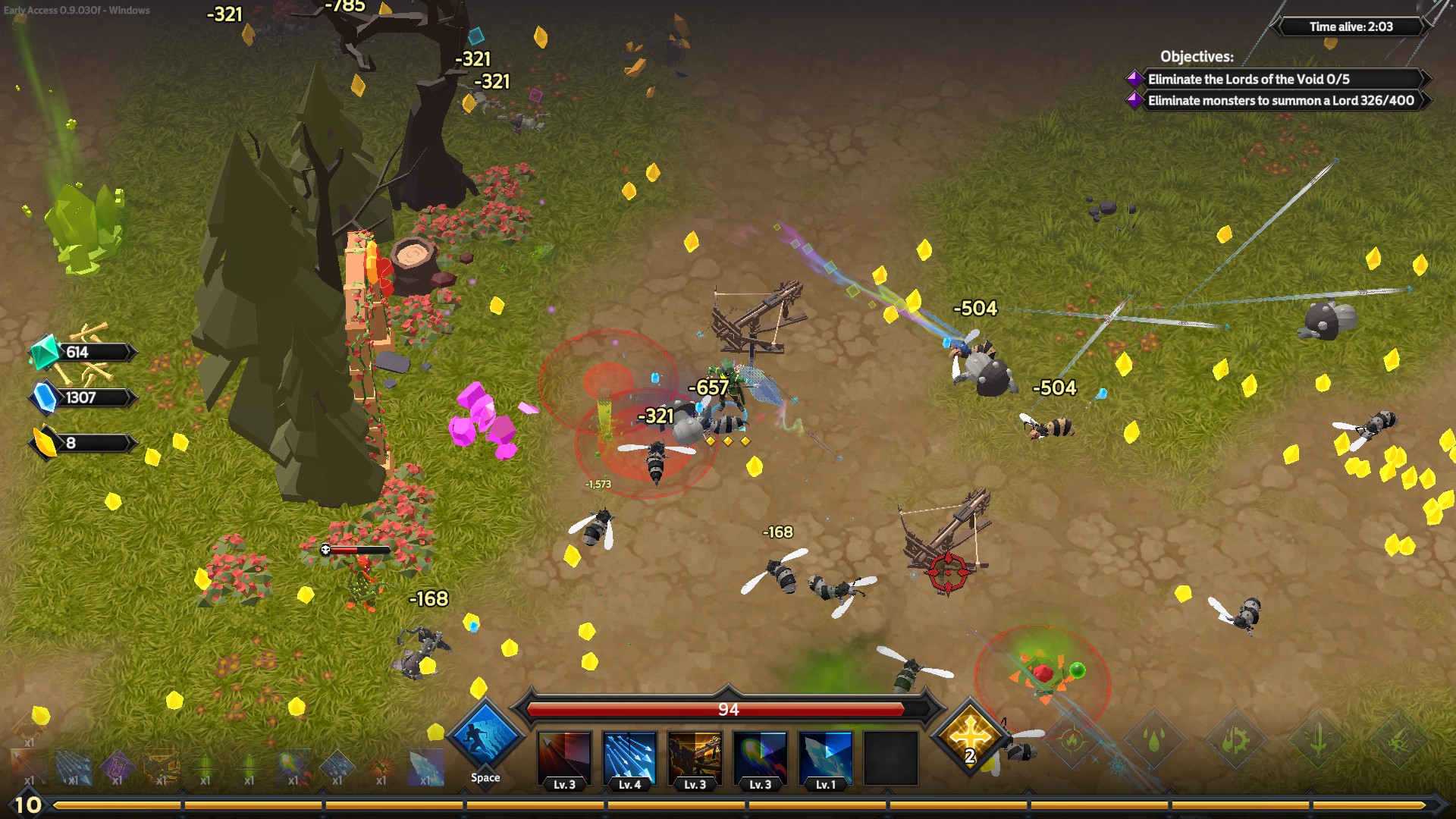
Task: Click the green flame target passive icon
Action: click(1072, 739)
